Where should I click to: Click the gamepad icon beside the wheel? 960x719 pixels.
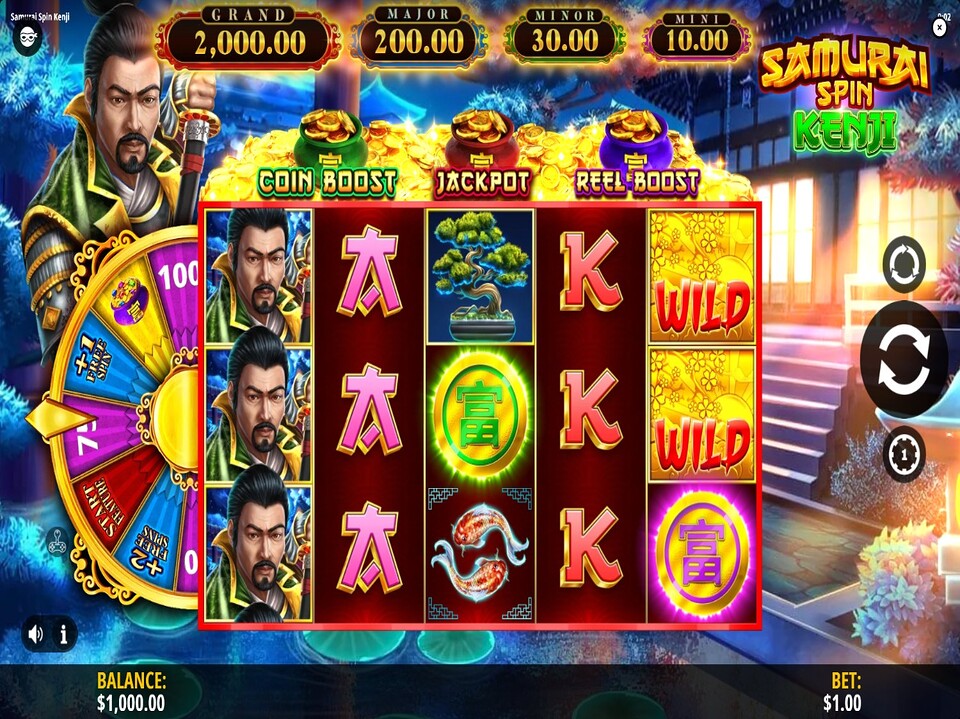56,541
